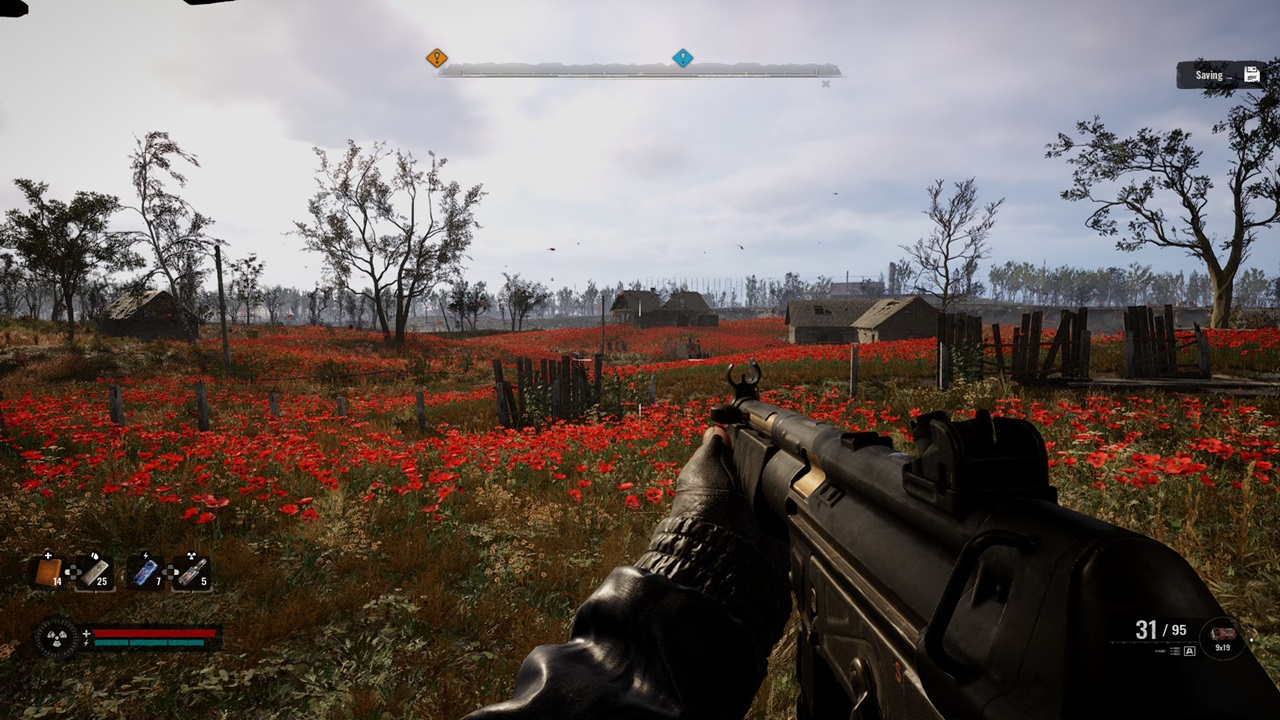
Task: Click the health cross icon beside the bar
Action: 86,632
